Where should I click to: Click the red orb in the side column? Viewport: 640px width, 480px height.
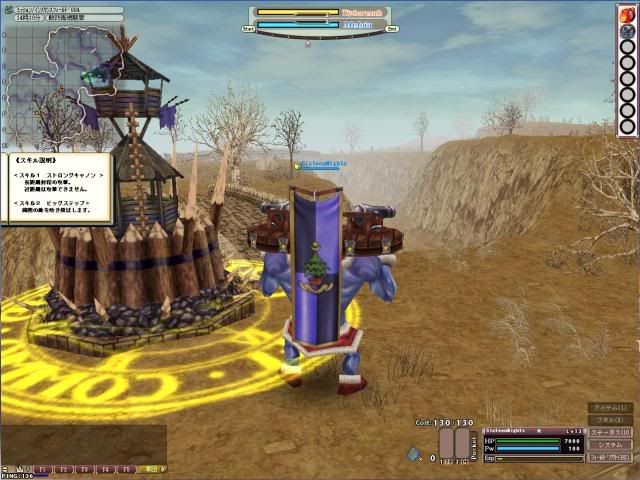point(627,14)
